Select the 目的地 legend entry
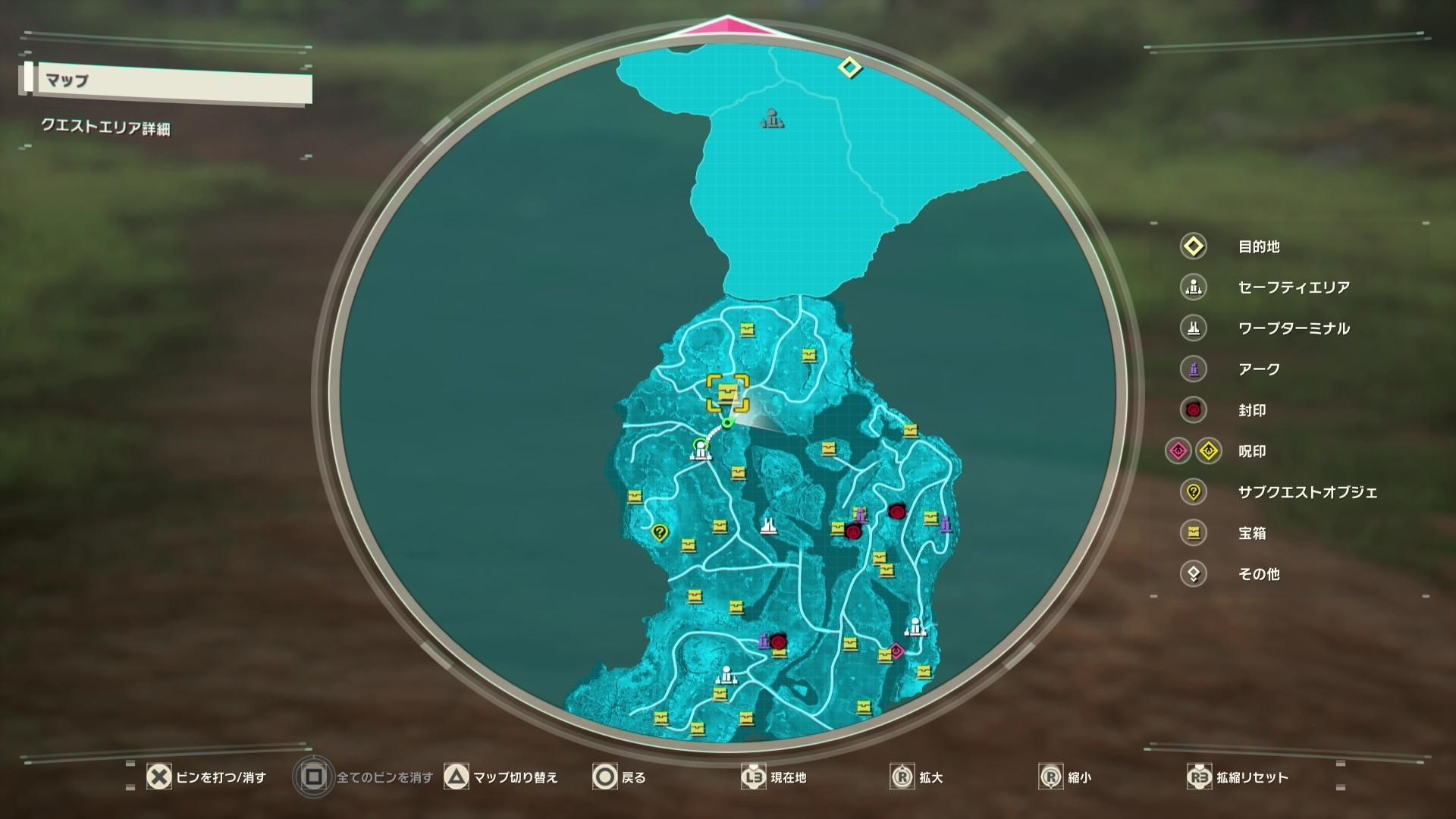The height and width of the screenshot is (819, 1456). tap(1259, 246)
